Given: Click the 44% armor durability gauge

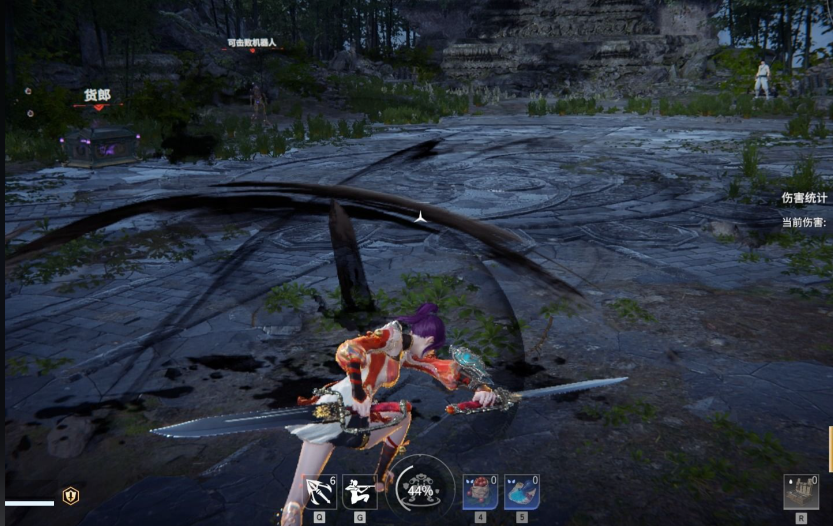Looking at the screenshot, I should (420, 490).
